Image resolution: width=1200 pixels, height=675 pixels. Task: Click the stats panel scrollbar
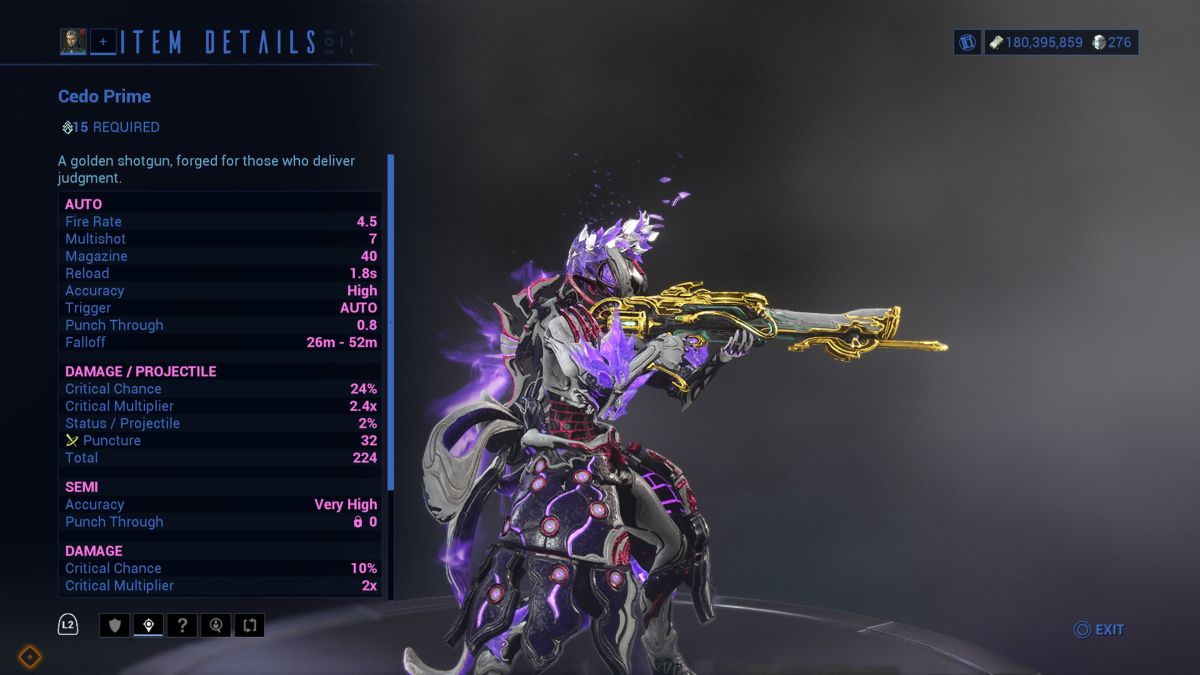tap(391, 320)
